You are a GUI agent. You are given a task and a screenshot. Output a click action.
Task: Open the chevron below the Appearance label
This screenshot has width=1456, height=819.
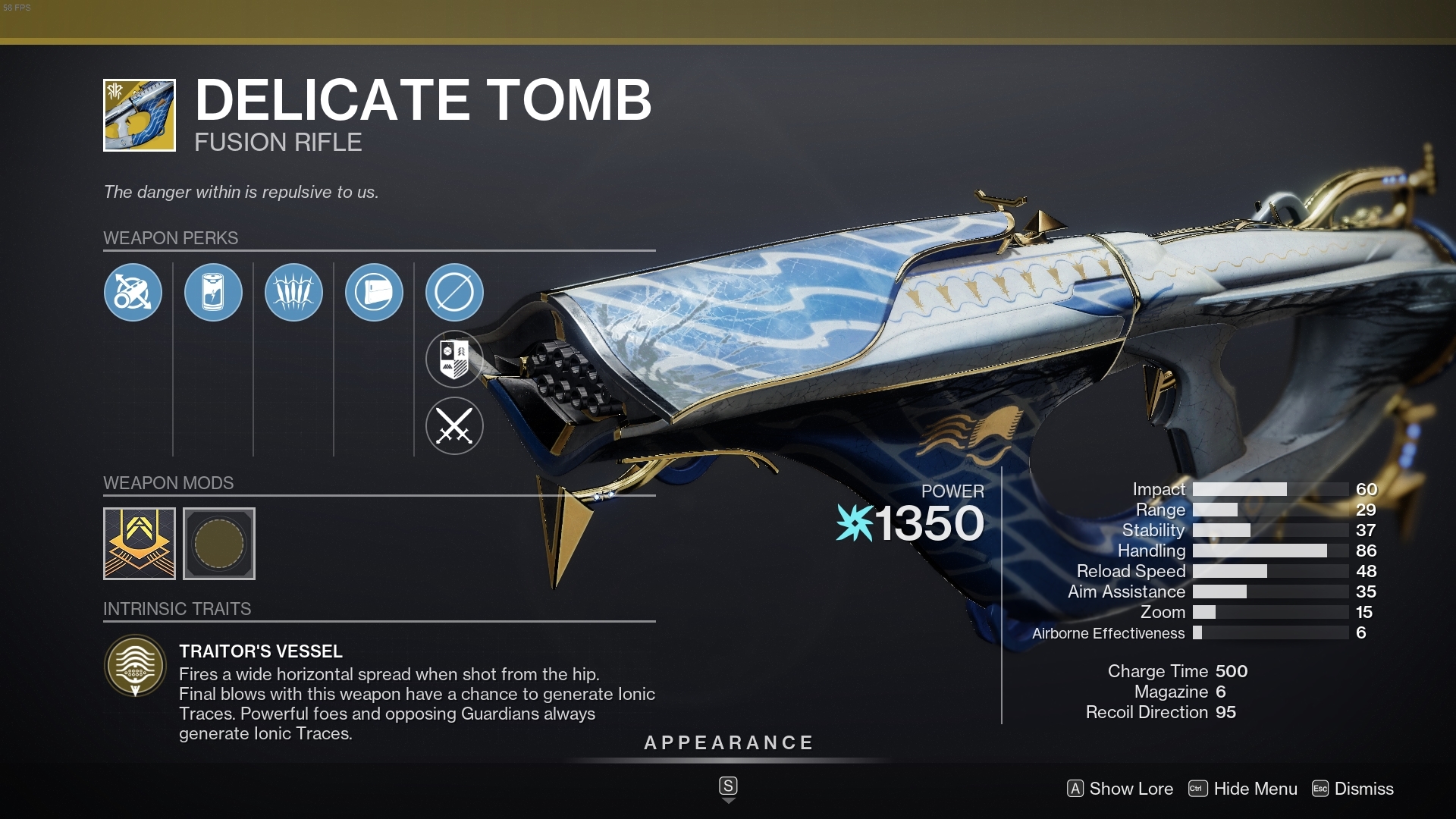[727, 787]
